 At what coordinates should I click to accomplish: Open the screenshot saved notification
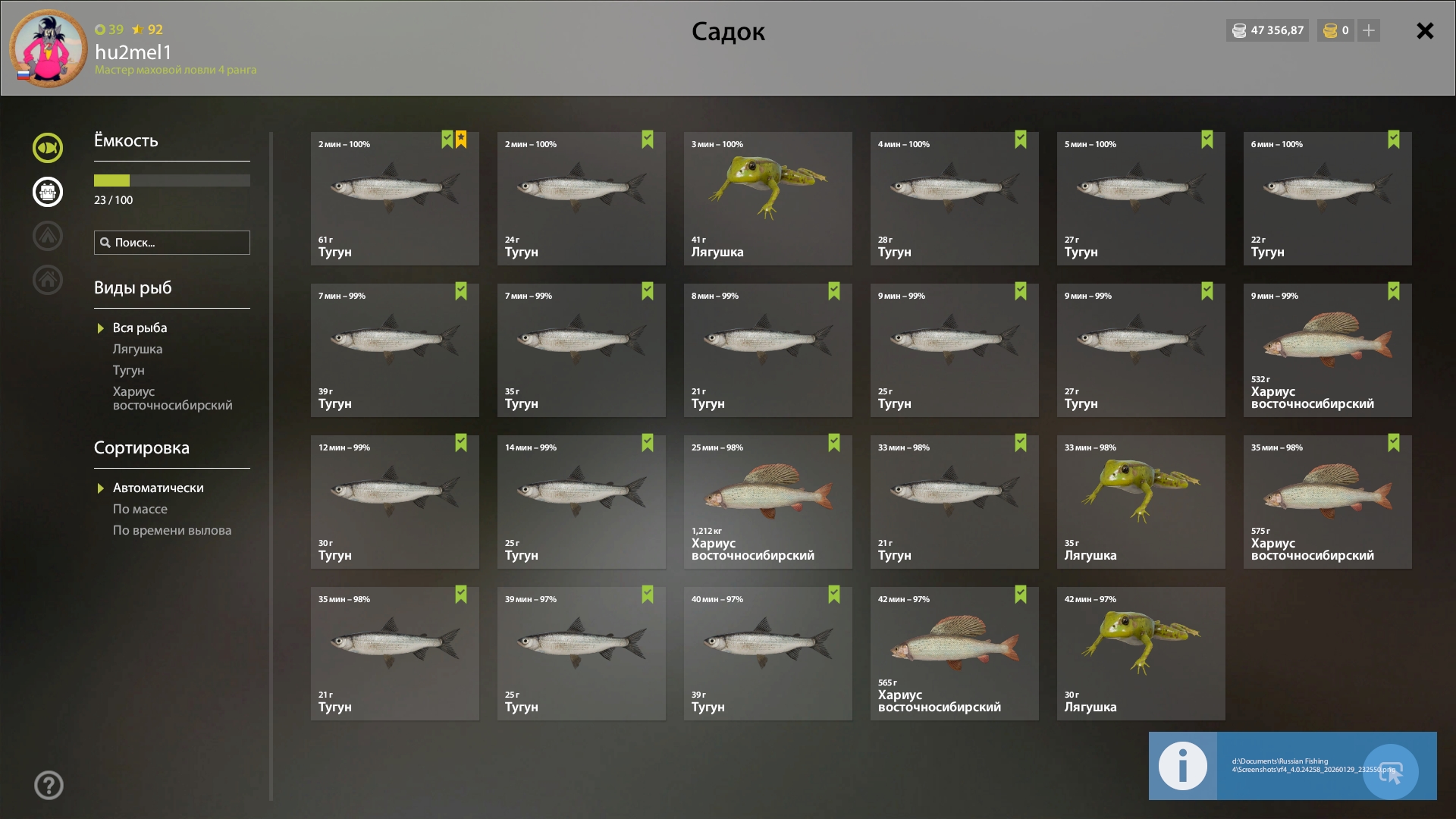tap(1292, 766)
